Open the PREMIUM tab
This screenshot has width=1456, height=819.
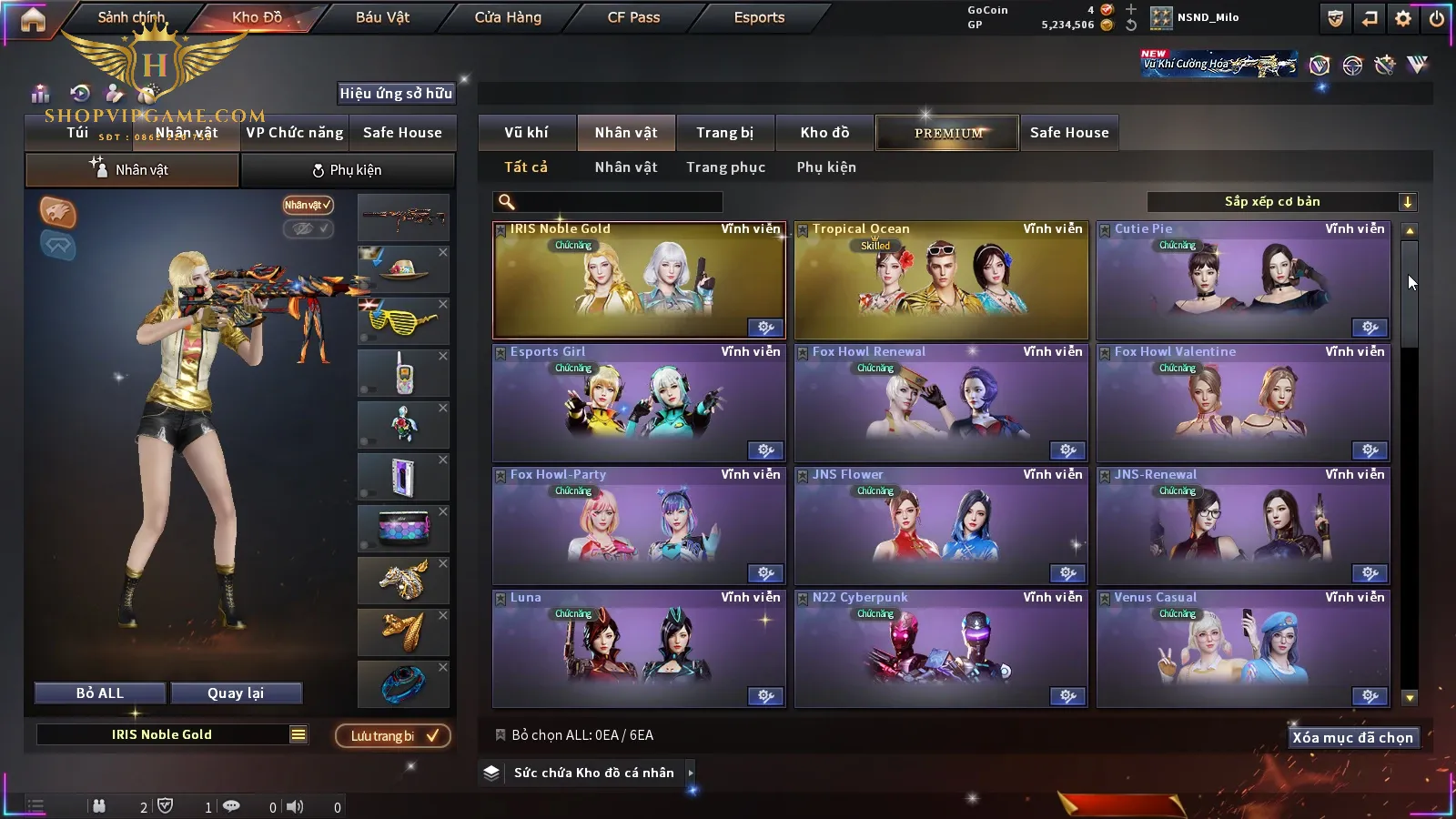pos(947,133)
